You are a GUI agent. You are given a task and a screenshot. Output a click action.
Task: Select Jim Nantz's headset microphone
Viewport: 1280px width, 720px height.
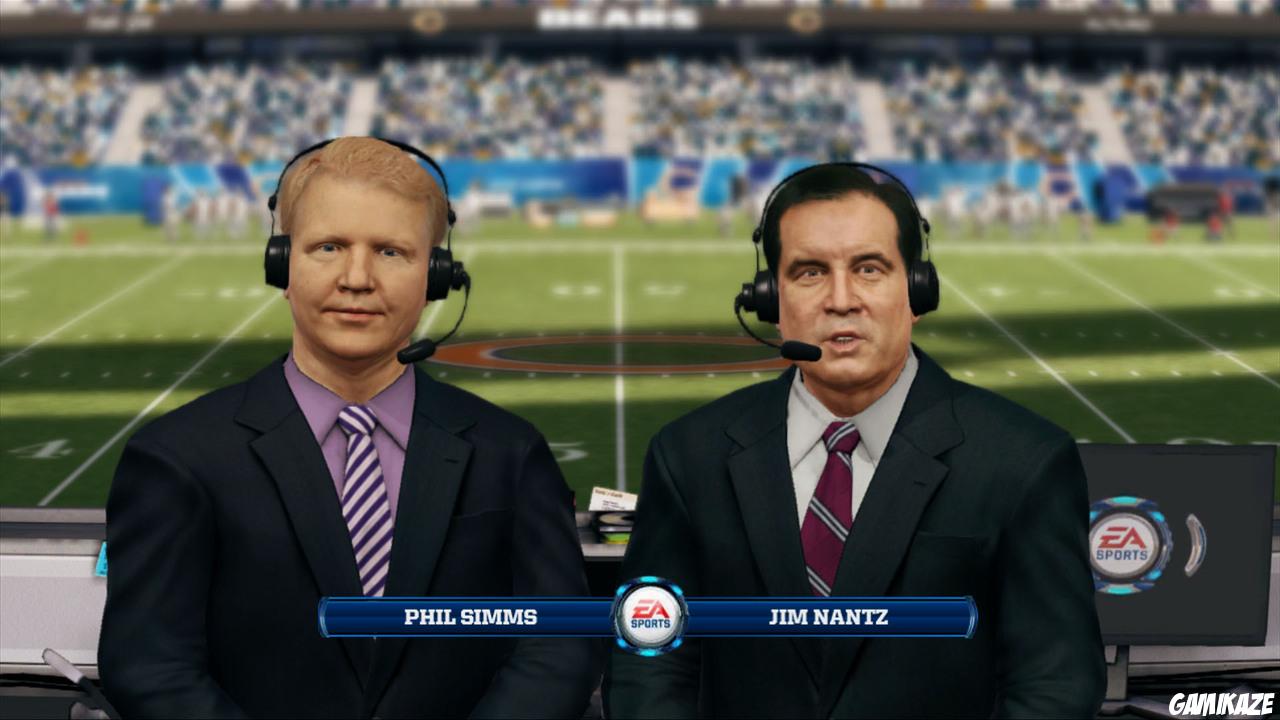tap(800, 348)
